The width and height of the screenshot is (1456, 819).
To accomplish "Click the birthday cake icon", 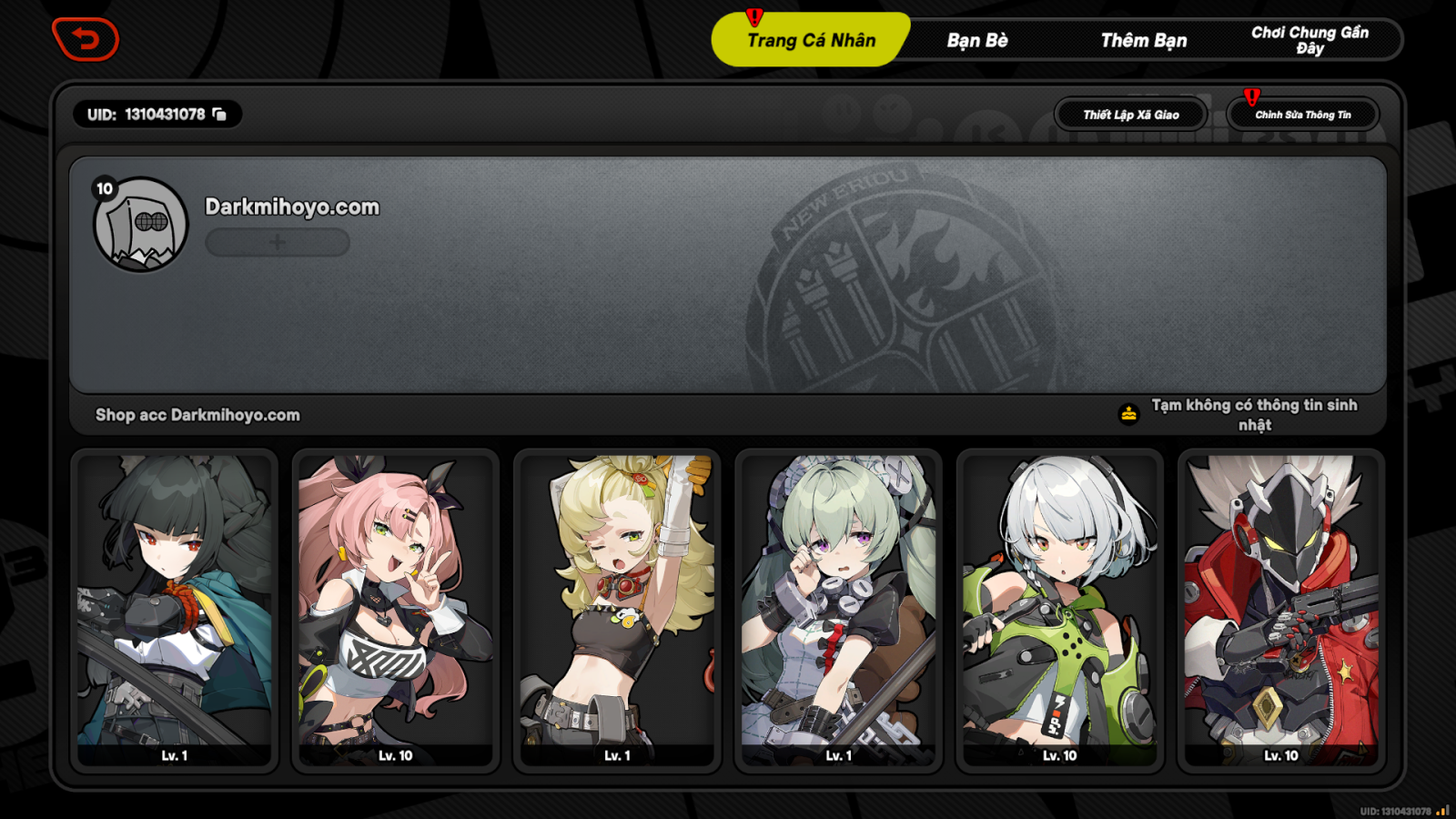I will point(1127,410).
